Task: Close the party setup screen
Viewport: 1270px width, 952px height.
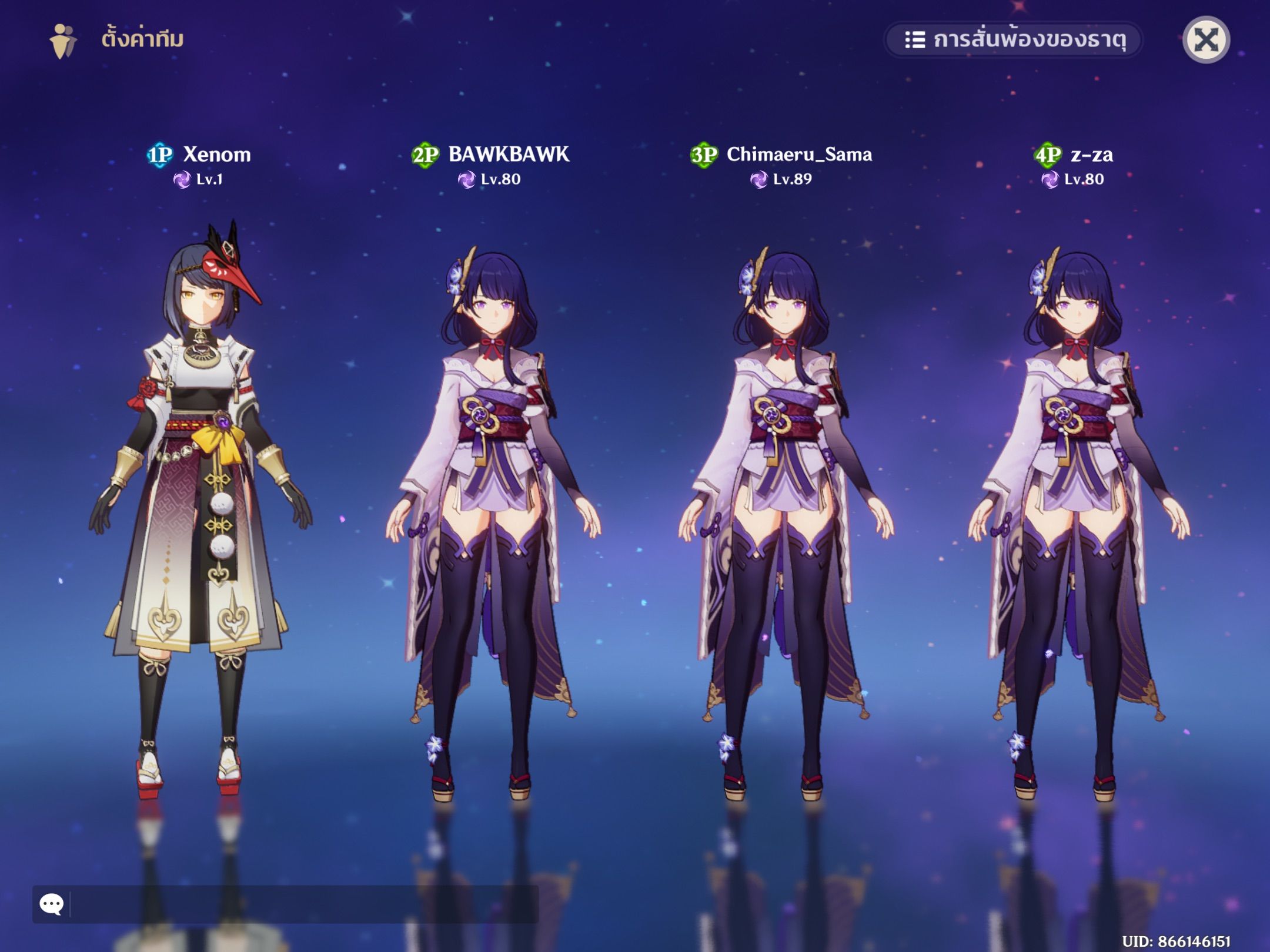Action: (x=1206, y=40)
